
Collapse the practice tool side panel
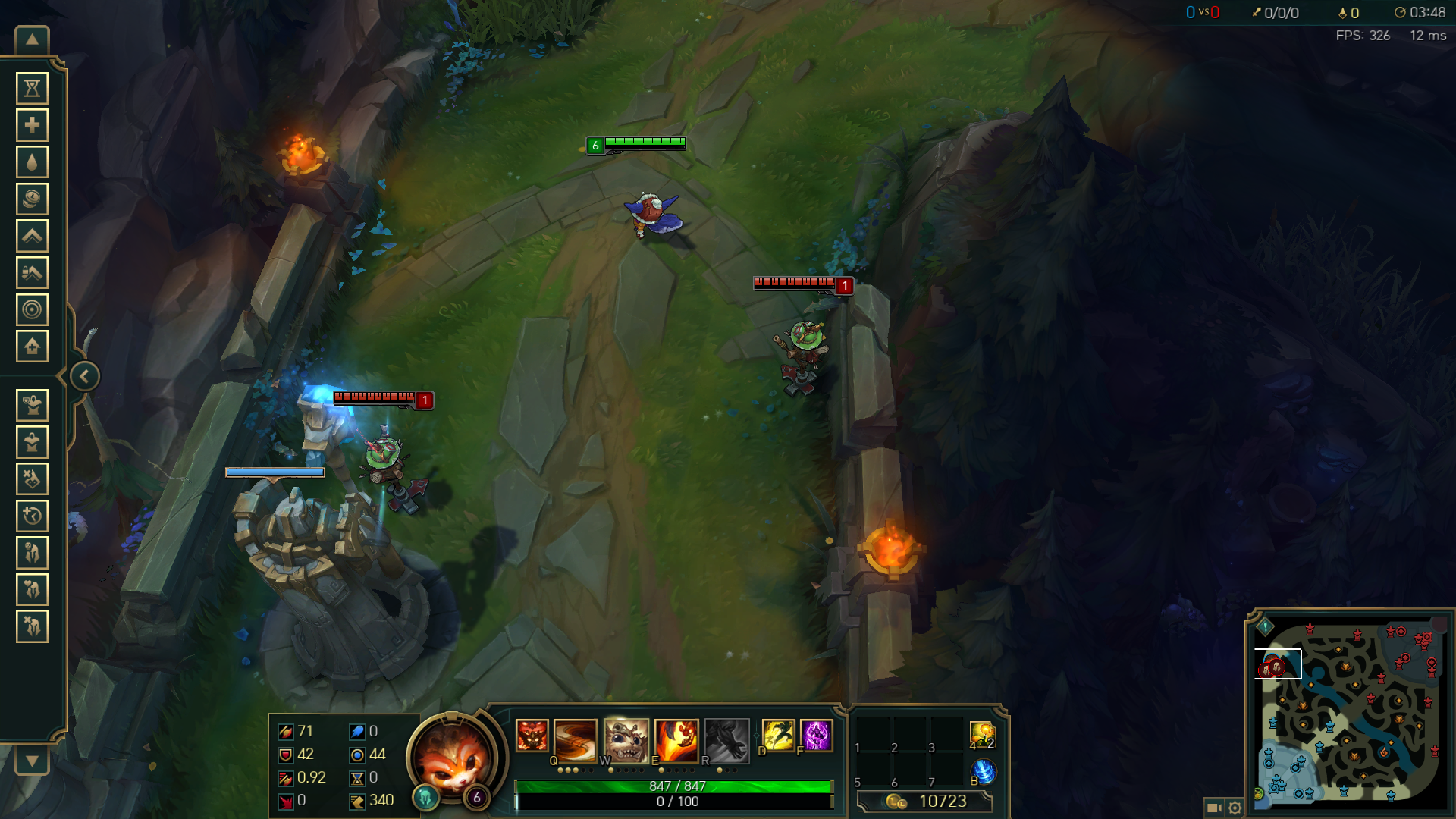[84, 376]
